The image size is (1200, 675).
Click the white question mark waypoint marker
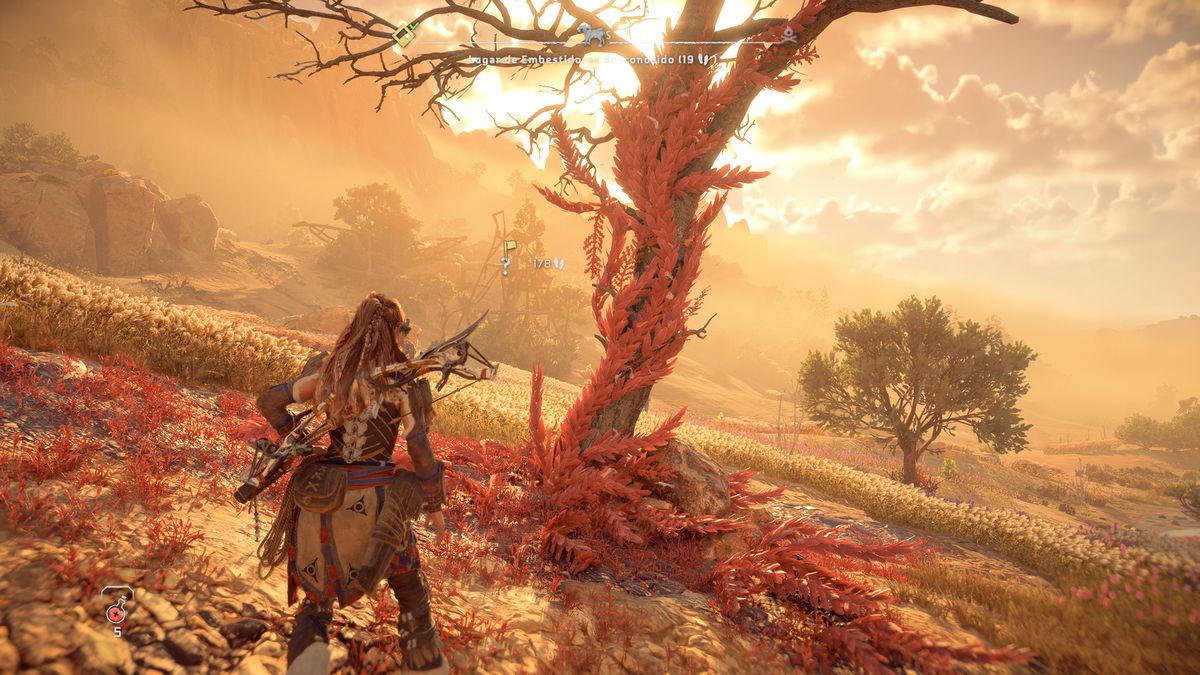pyautogui.click(x=506, y=266)
